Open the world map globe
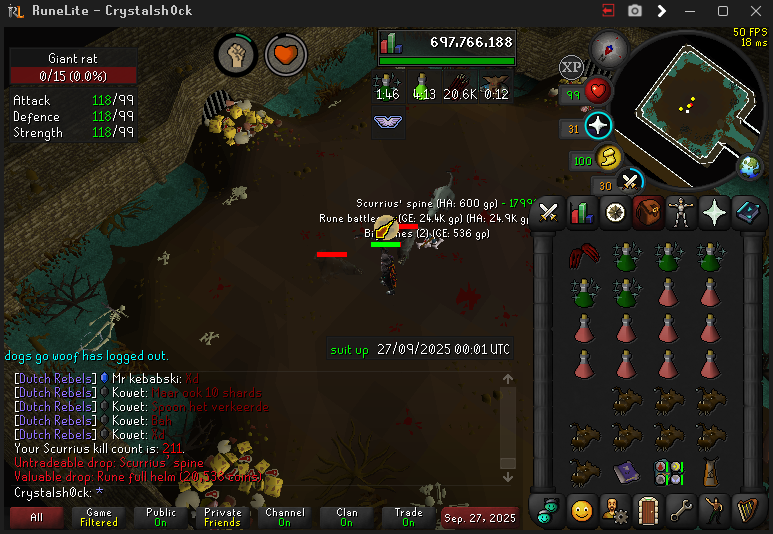The width and height of the screenshot is (773, 534). tap(750, 167)
